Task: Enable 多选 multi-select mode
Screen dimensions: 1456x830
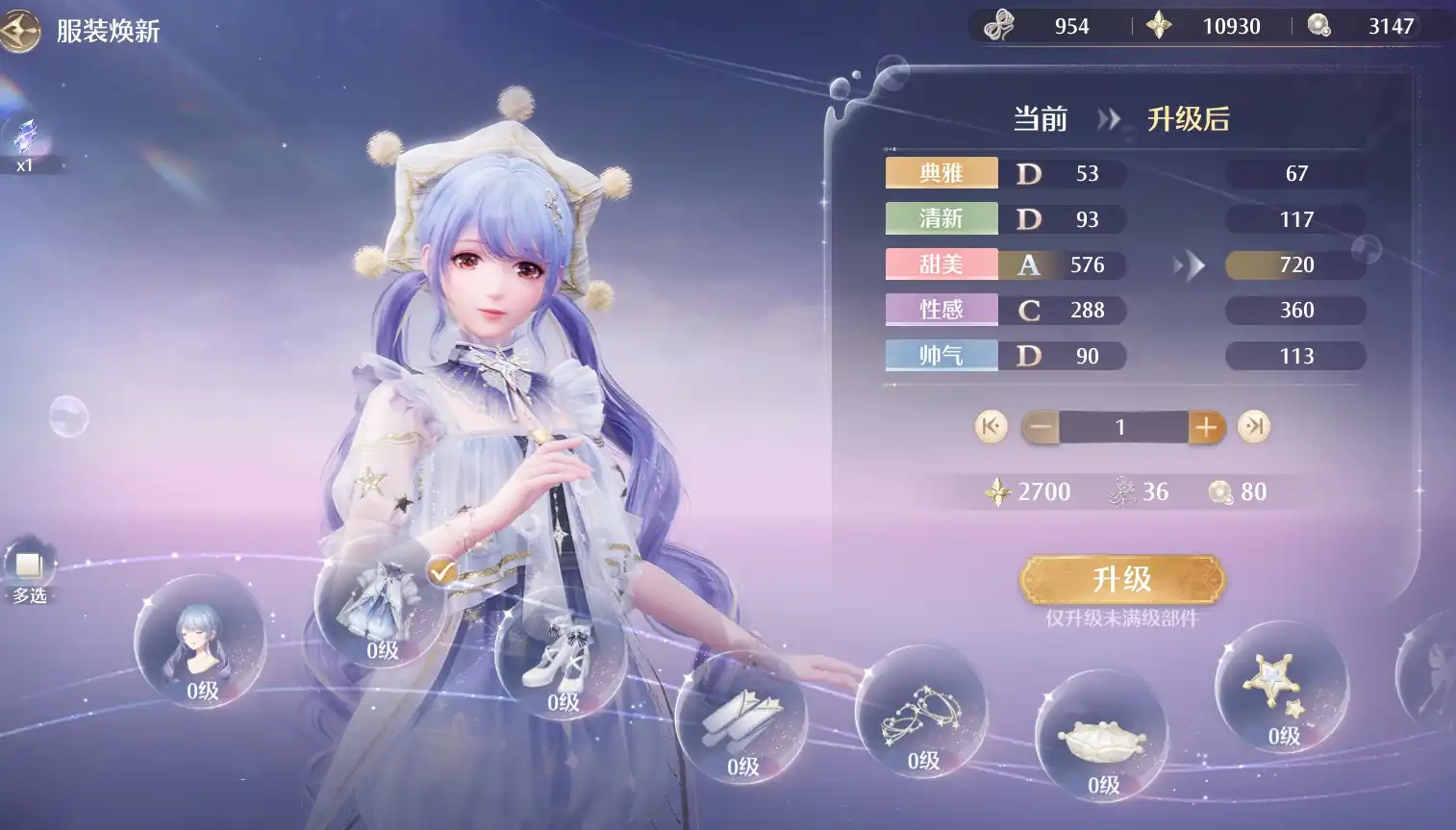Action: tap(28, 566)
